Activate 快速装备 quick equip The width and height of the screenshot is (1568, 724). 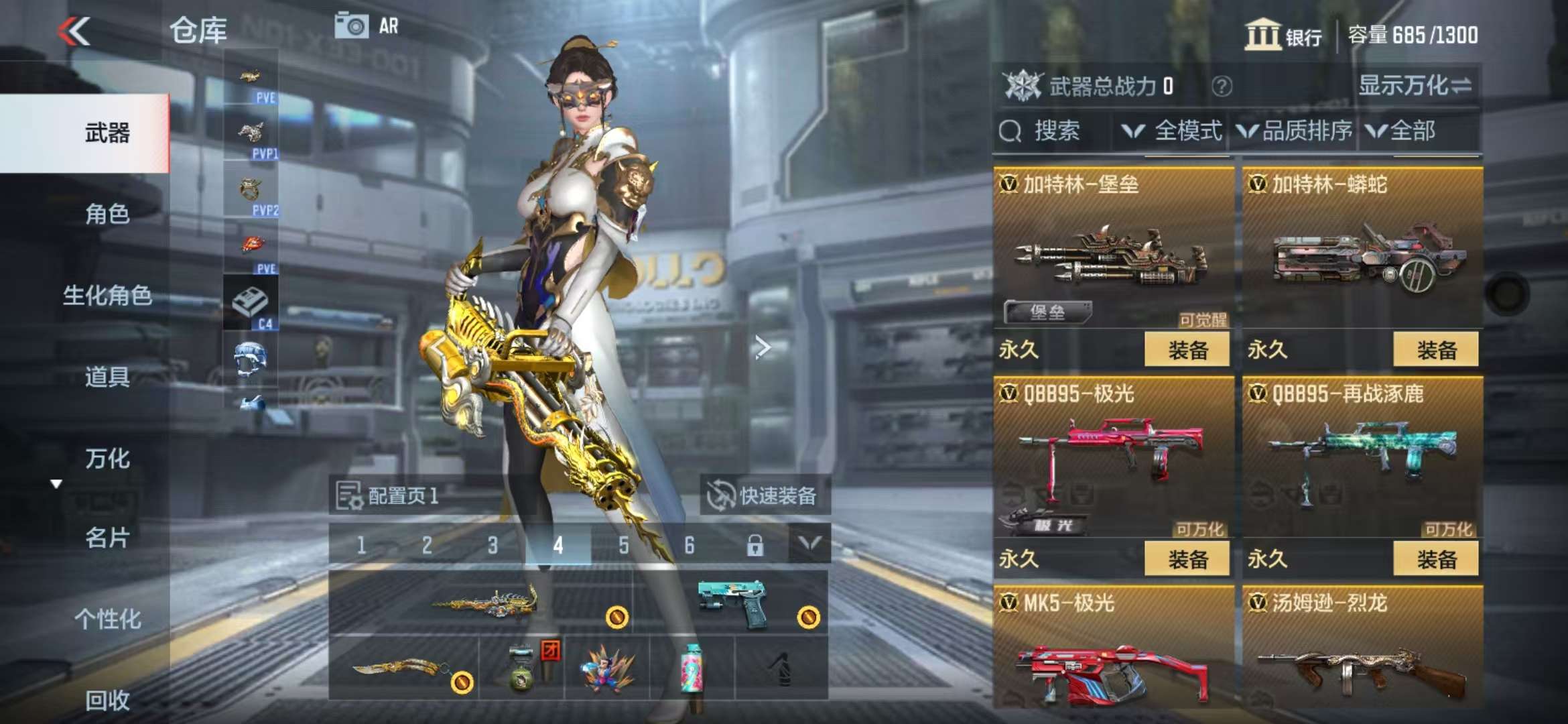(x=765, y=496)
